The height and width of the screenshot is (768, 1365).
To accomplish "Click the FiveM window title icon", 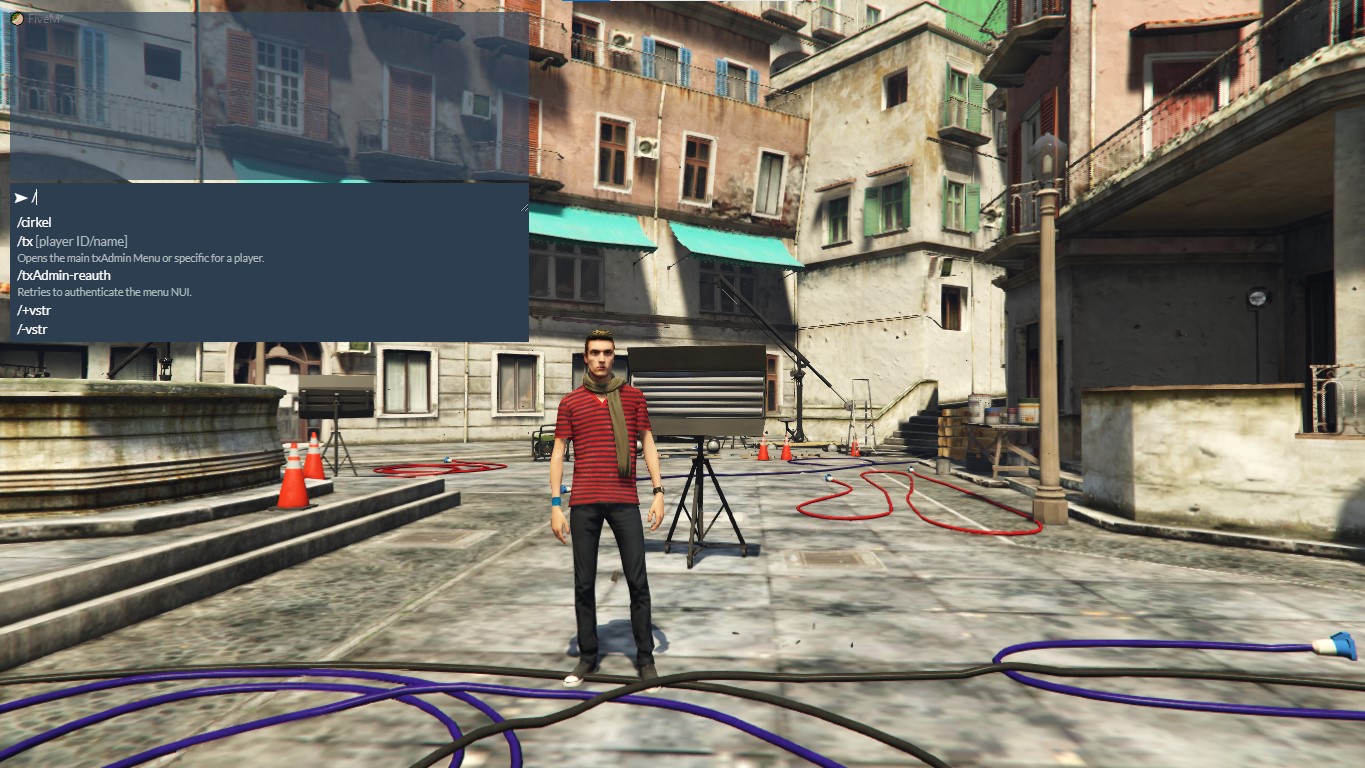I will (18, 17).
